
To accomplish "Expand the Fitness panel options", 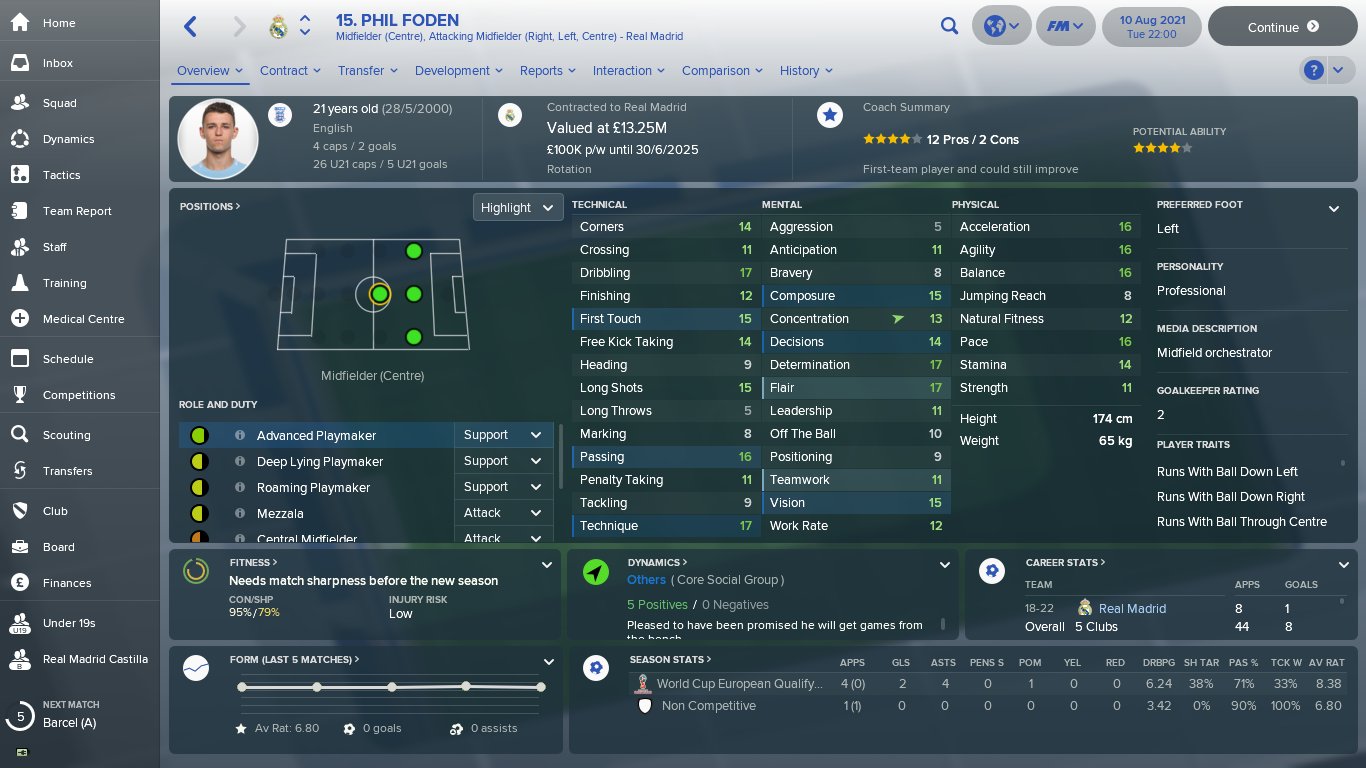I will pos(547,565).
